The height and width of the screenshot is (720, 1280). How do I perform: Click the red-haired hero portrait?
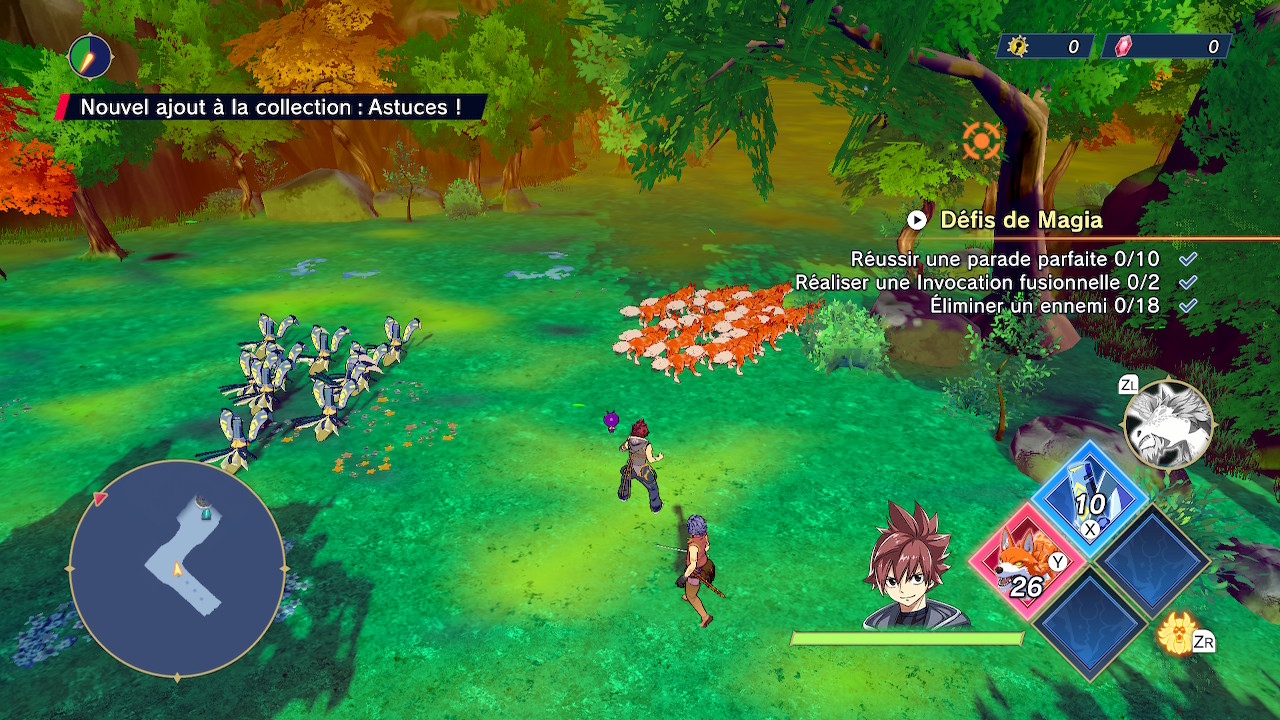click(912, 566)
